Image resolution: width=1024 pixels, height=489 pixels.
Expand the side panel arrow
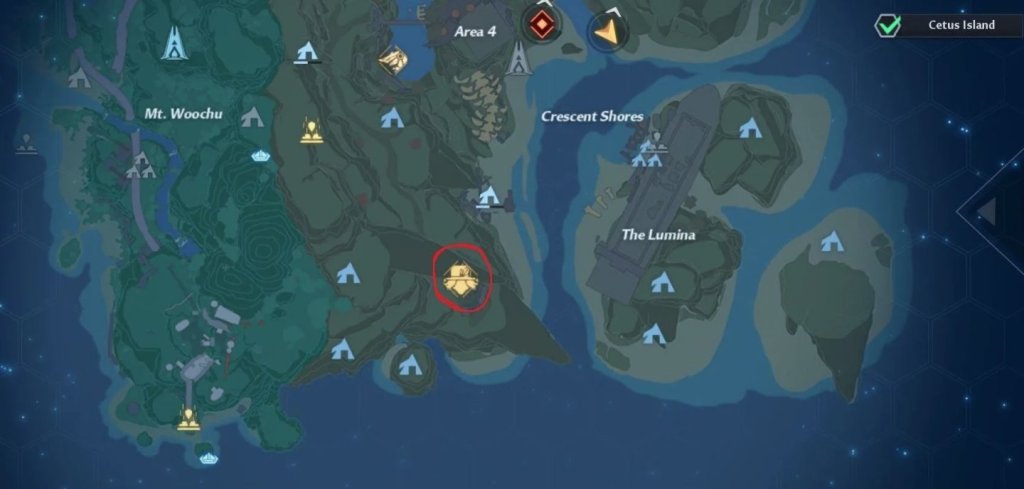tap(987, 212)
